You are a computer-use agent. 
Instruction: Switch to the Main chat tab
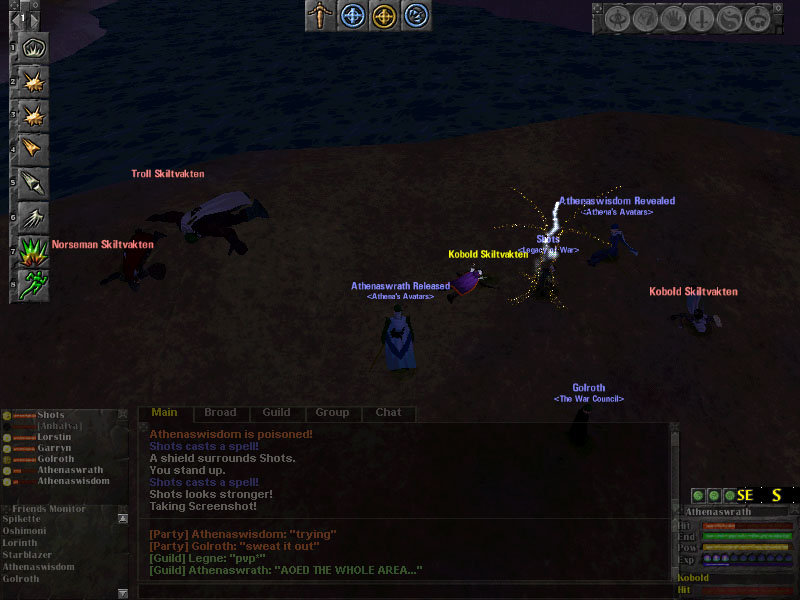(164, 412)
